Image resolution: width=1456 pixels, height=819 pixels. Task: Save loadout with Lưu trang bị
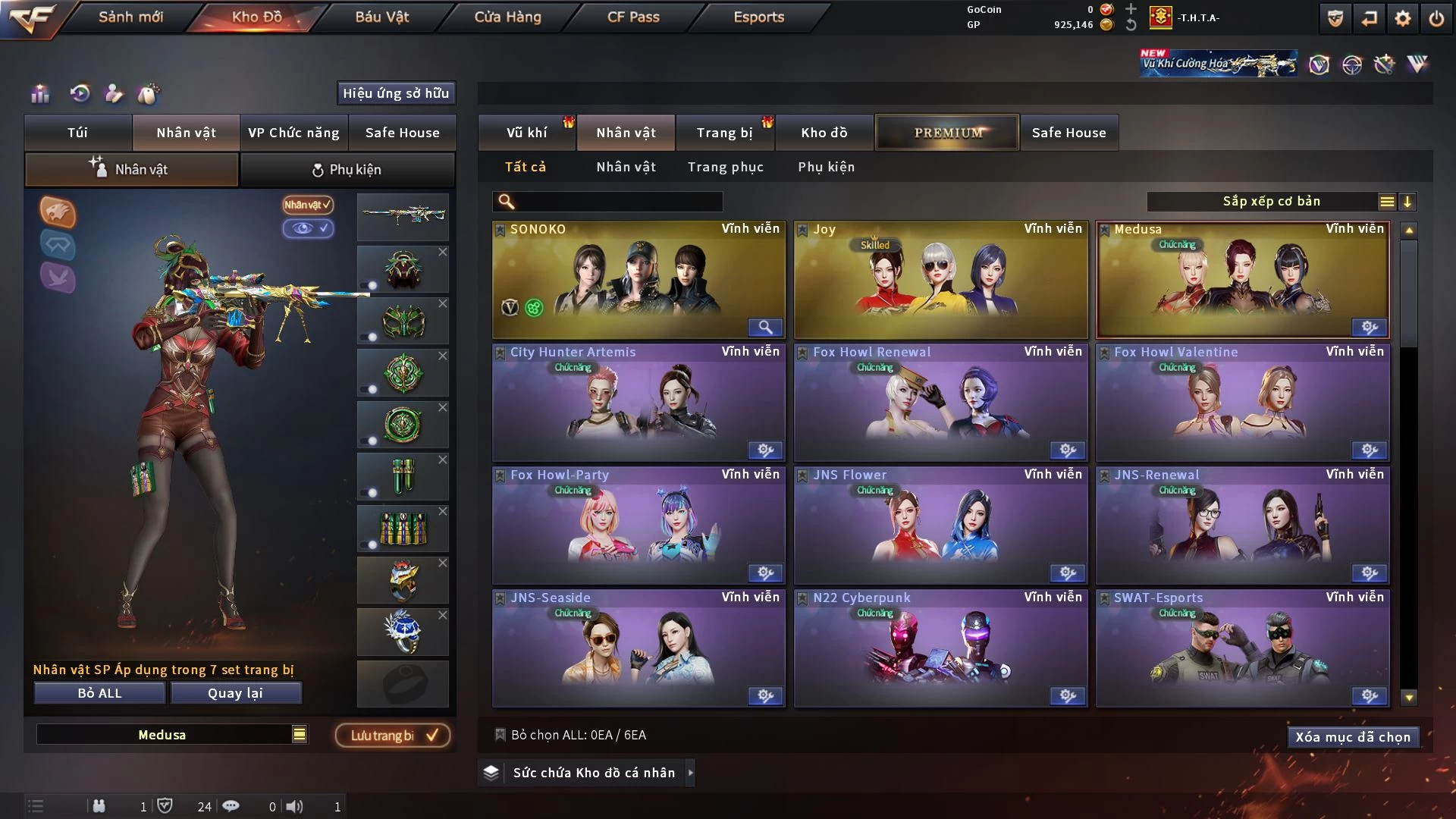(x=393, y=736)
